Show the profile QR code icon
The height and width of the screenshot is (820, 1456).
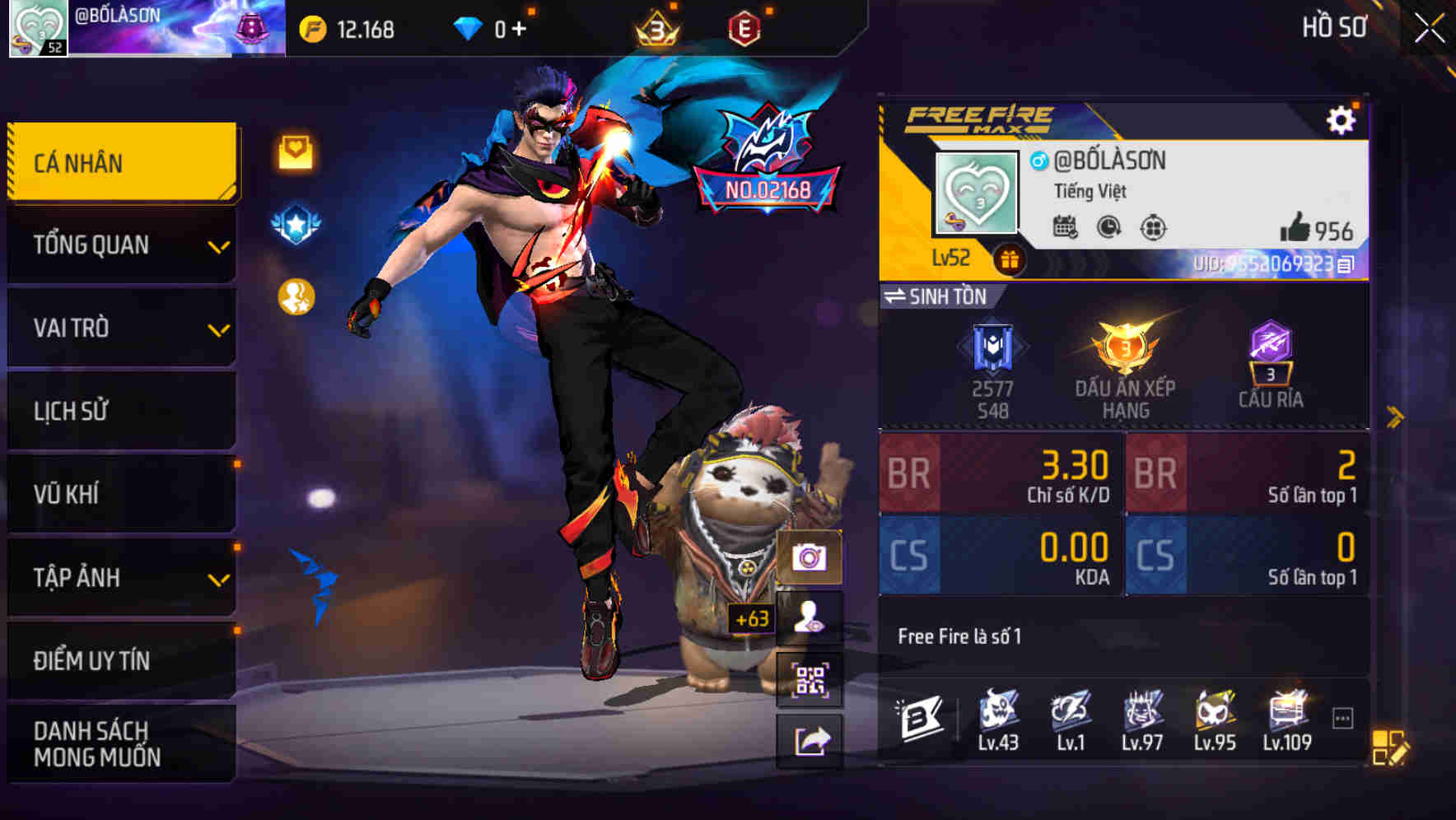pyautogui.click(x=811, y=678)
